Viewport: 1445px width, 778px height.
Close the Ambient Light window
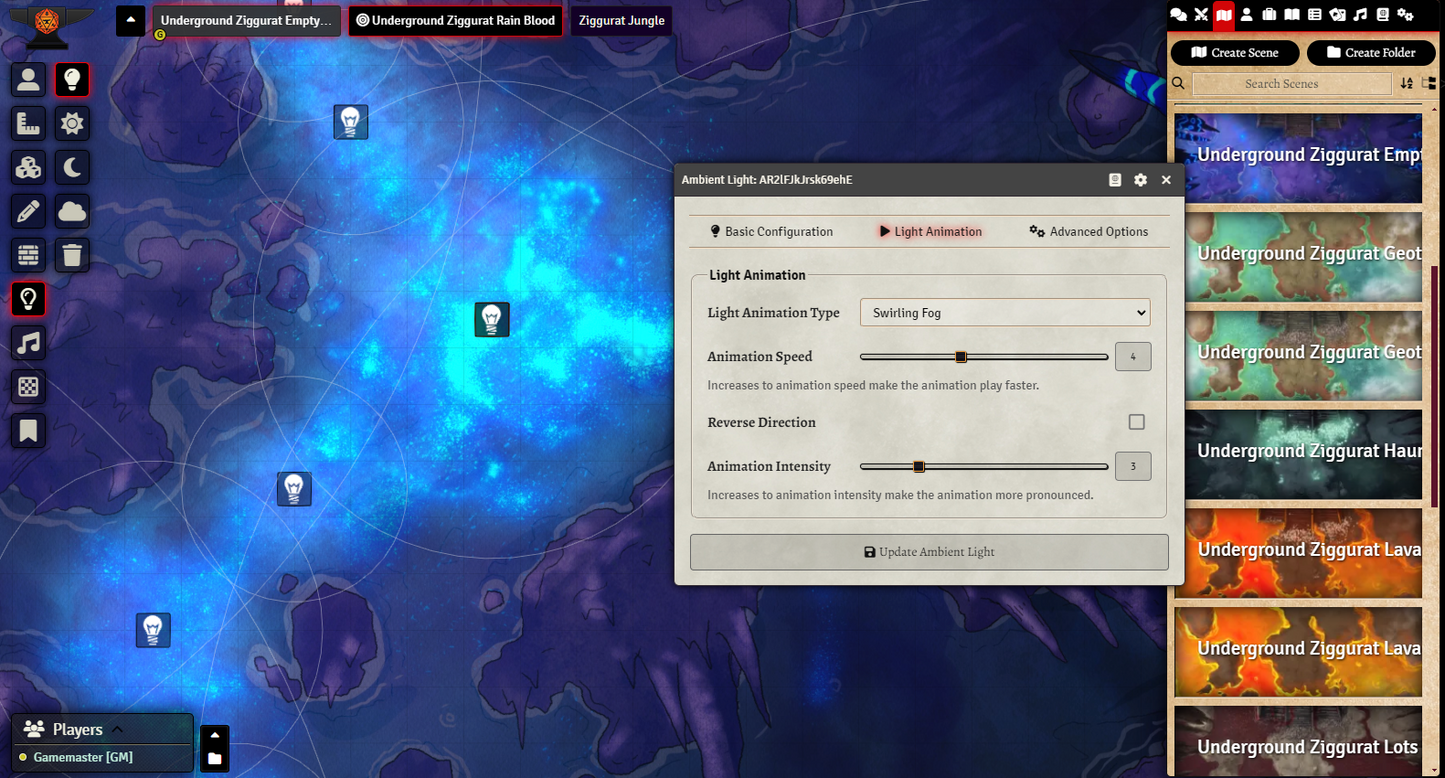(1166, 180)
